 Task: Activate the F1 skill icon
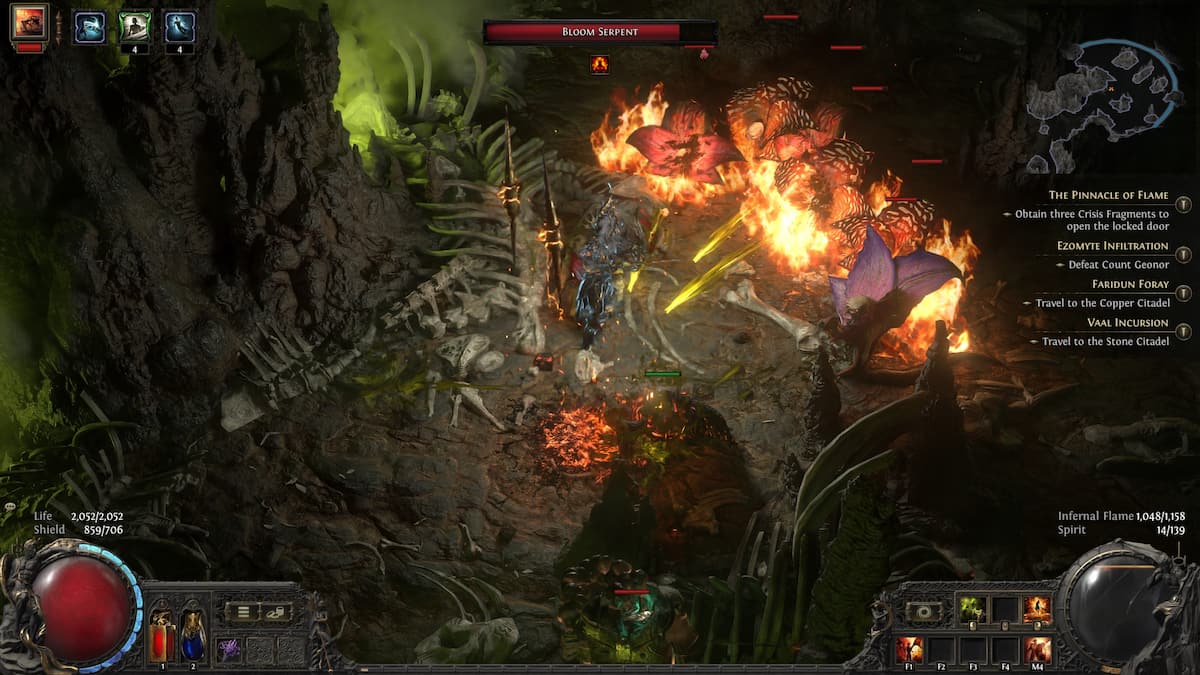coord(909,649)
